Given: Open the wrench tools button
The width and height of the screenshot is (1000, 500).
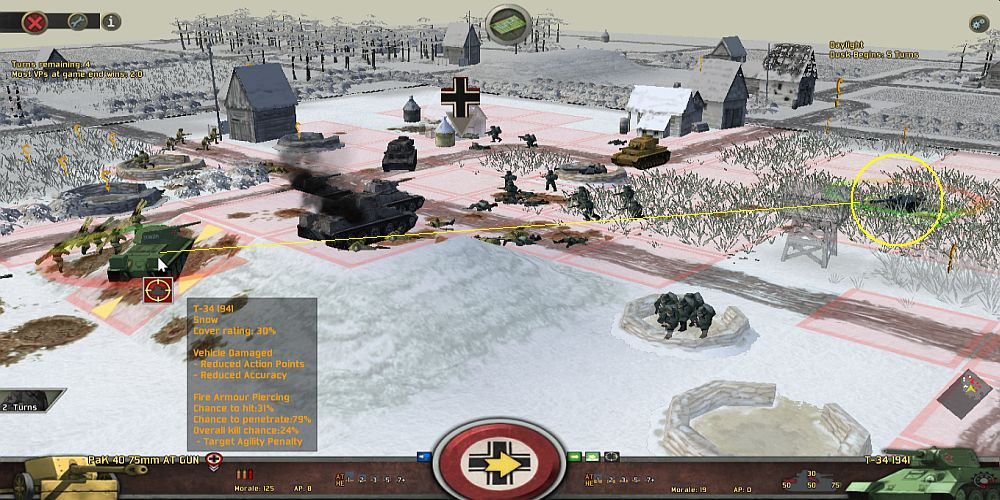Looking at the screenshot, I should point(77,20).
